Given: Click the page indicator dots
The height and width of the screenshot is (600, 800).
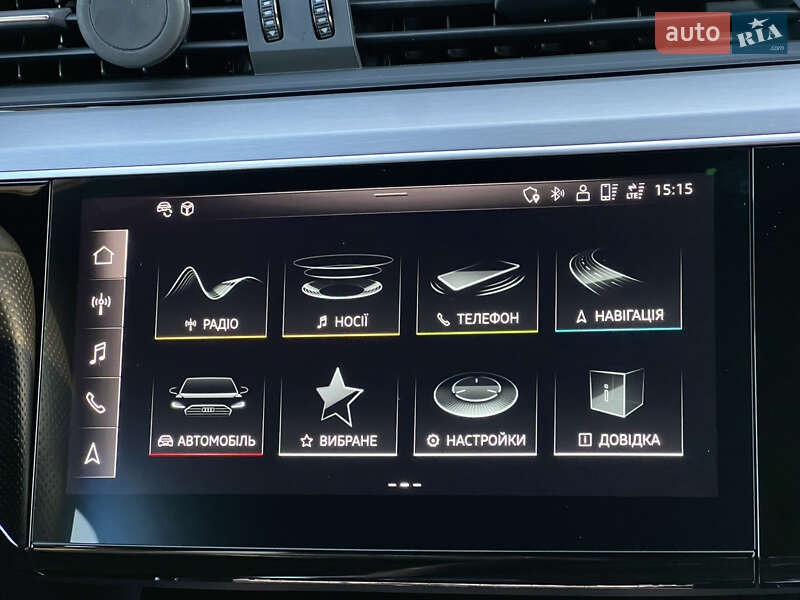Looking at the screenshot, I should coord(403,485).
